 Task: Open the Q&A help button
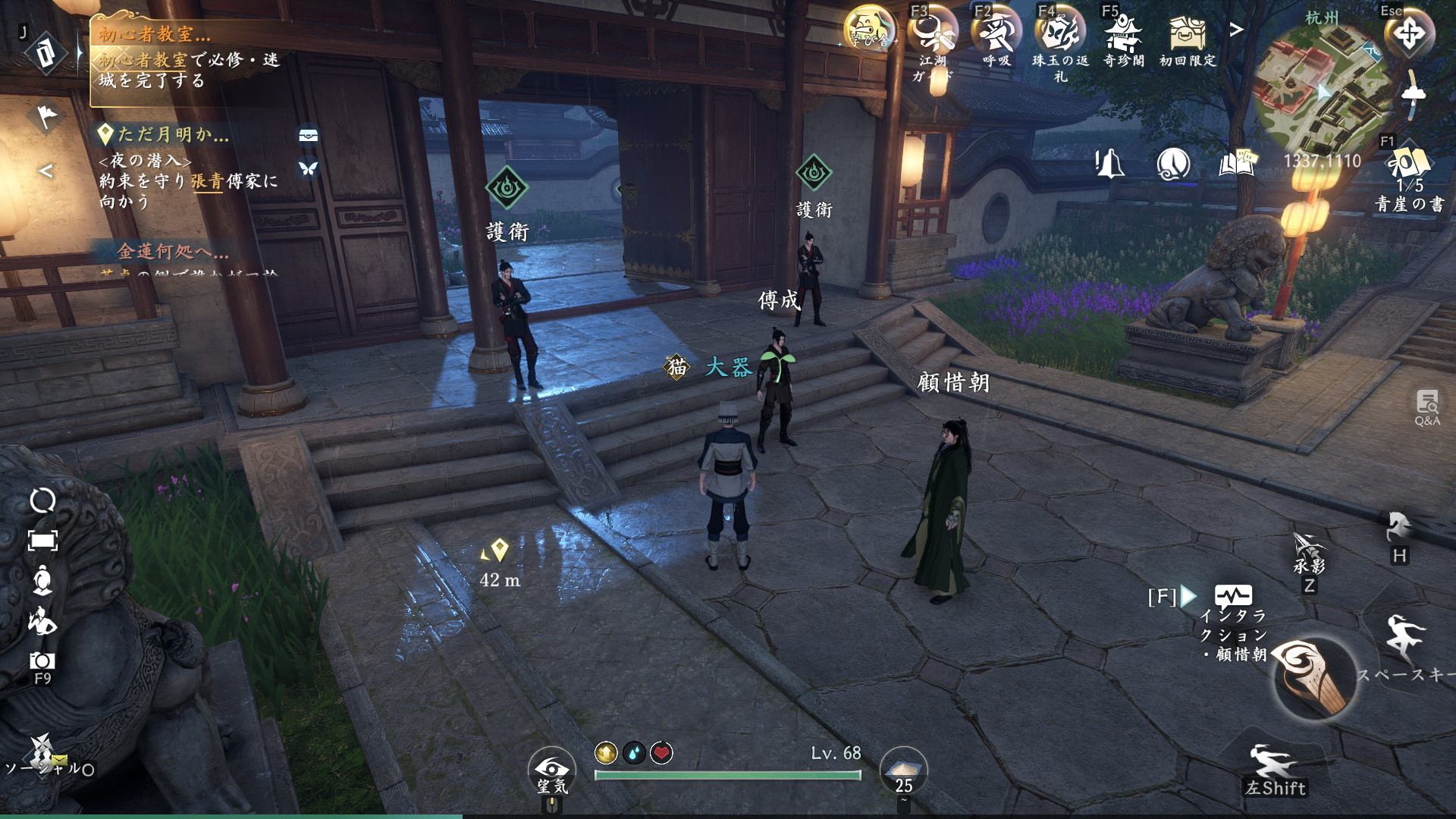click(1426, 407)
